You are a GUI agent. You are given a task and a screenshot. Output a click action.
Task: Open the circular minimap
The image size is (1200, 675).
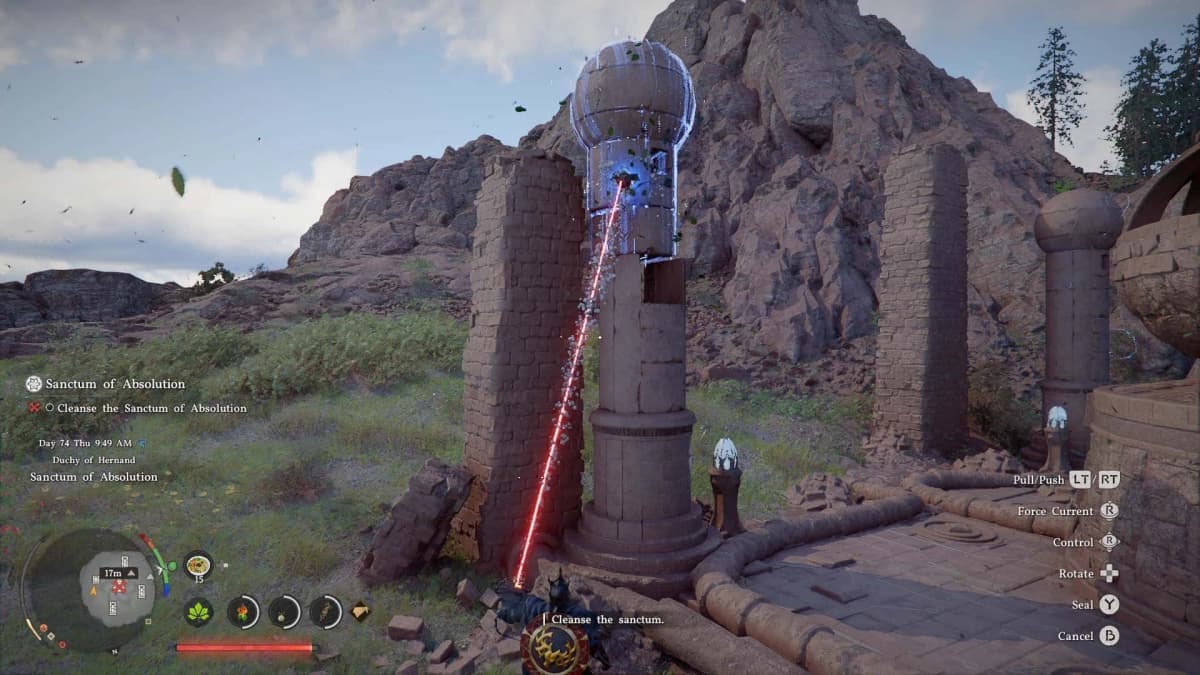point(88,590)
